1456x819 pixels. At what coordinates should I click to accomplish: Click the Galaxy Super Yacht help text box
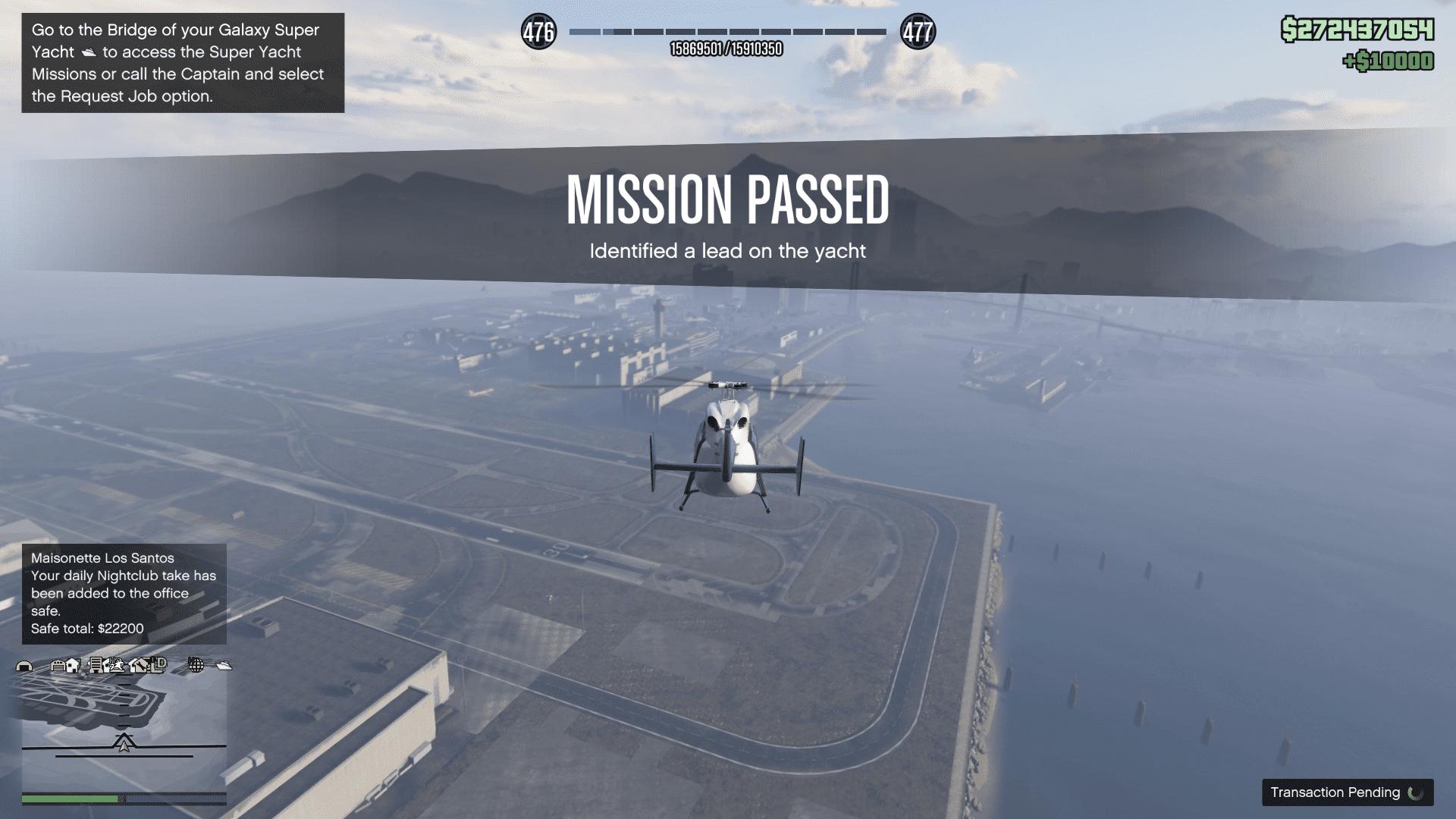[x=183, y=63]
